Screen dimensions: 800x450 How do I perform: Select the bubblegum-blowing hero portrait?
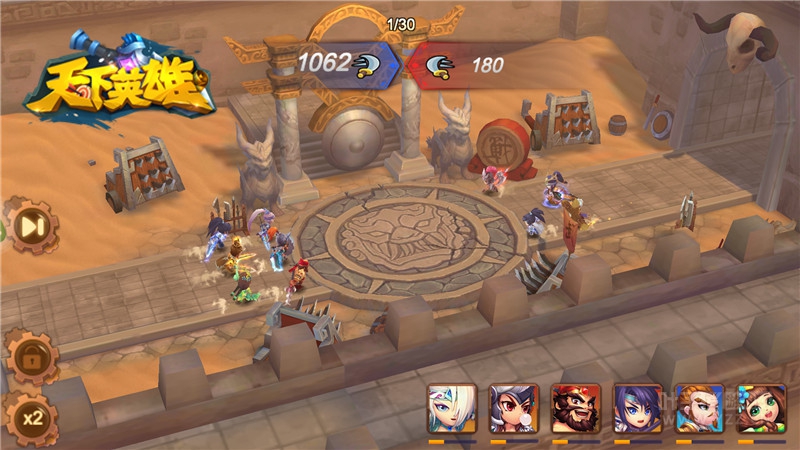514,408
